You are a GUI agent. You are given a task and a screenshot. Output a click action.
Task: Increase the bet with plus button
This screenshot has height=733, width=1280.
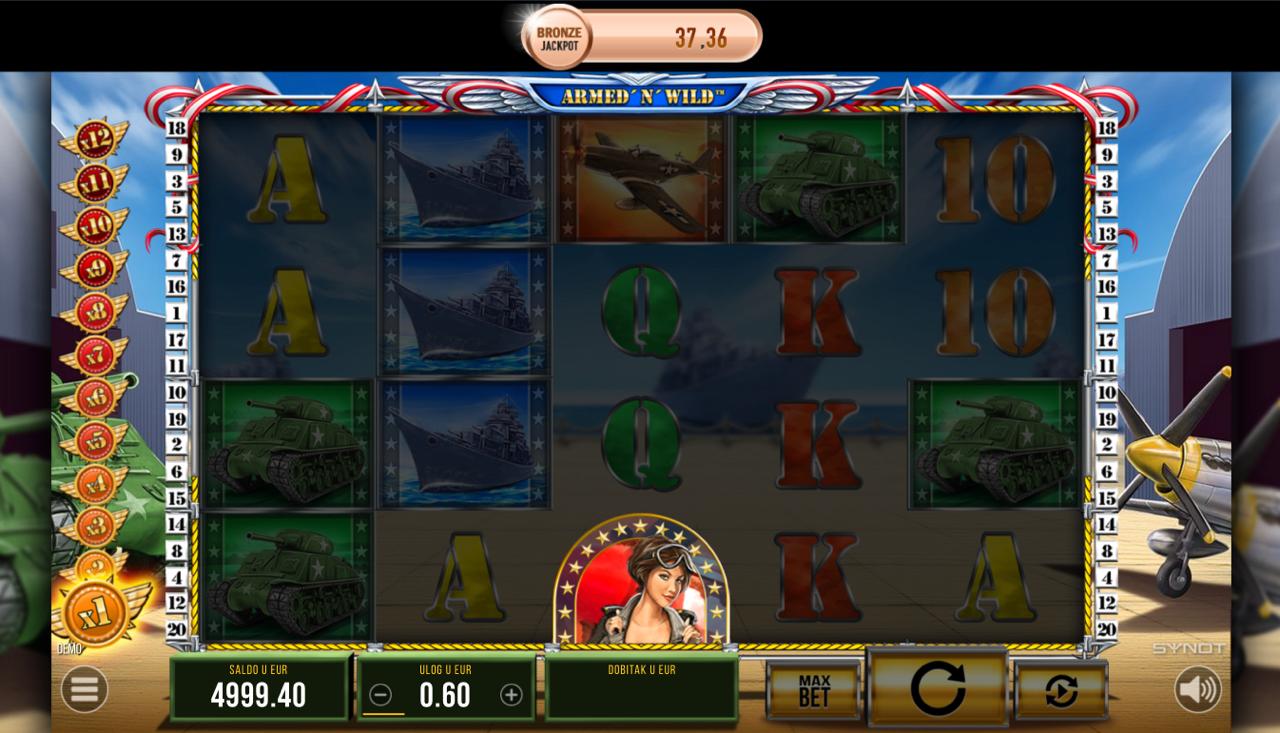[511, 695]
